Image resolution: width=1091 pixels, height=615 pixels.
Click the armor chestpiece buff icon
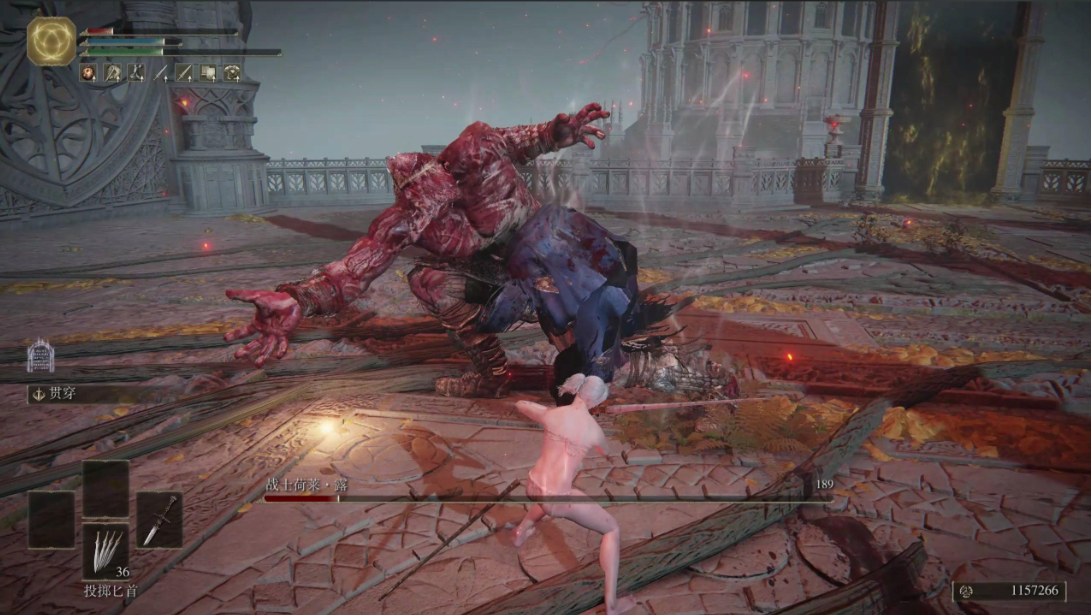click(232, 72)
